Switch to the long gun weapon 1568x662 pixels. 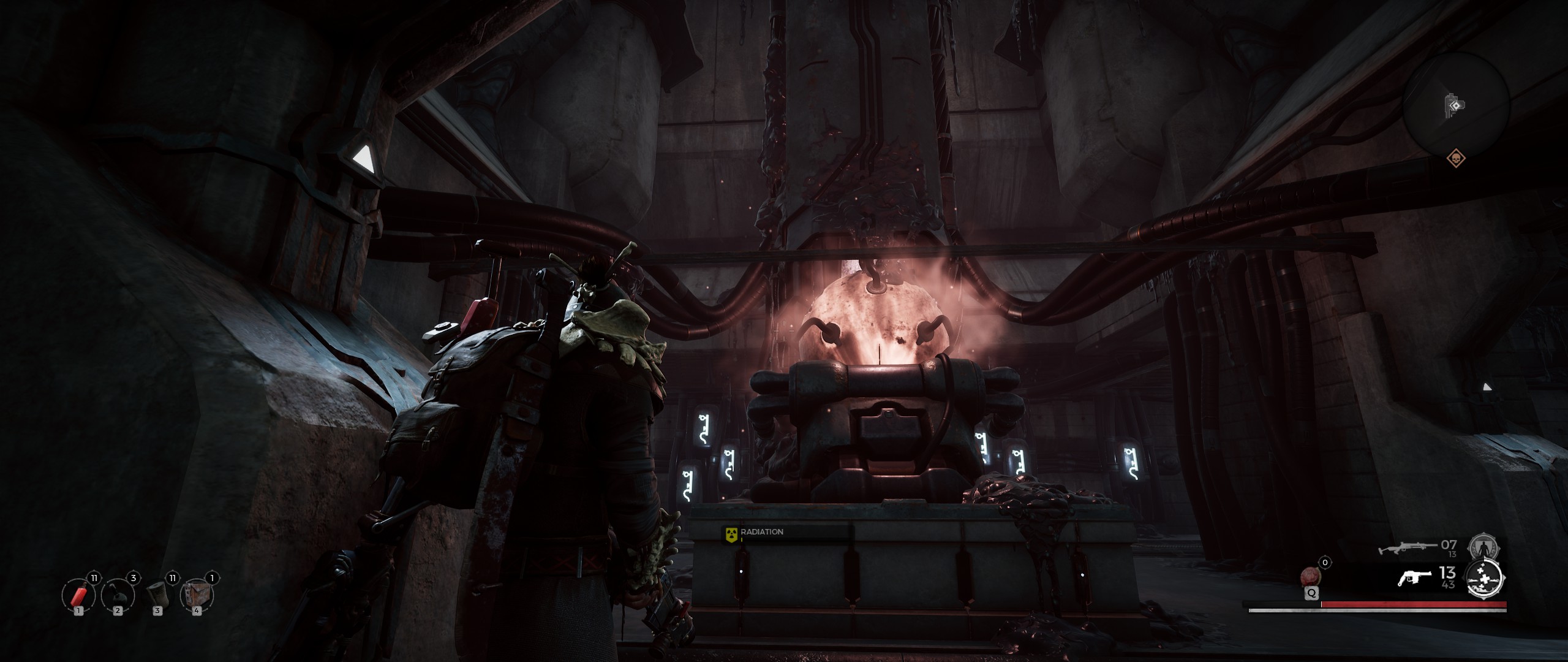(x=1406, y=547)
